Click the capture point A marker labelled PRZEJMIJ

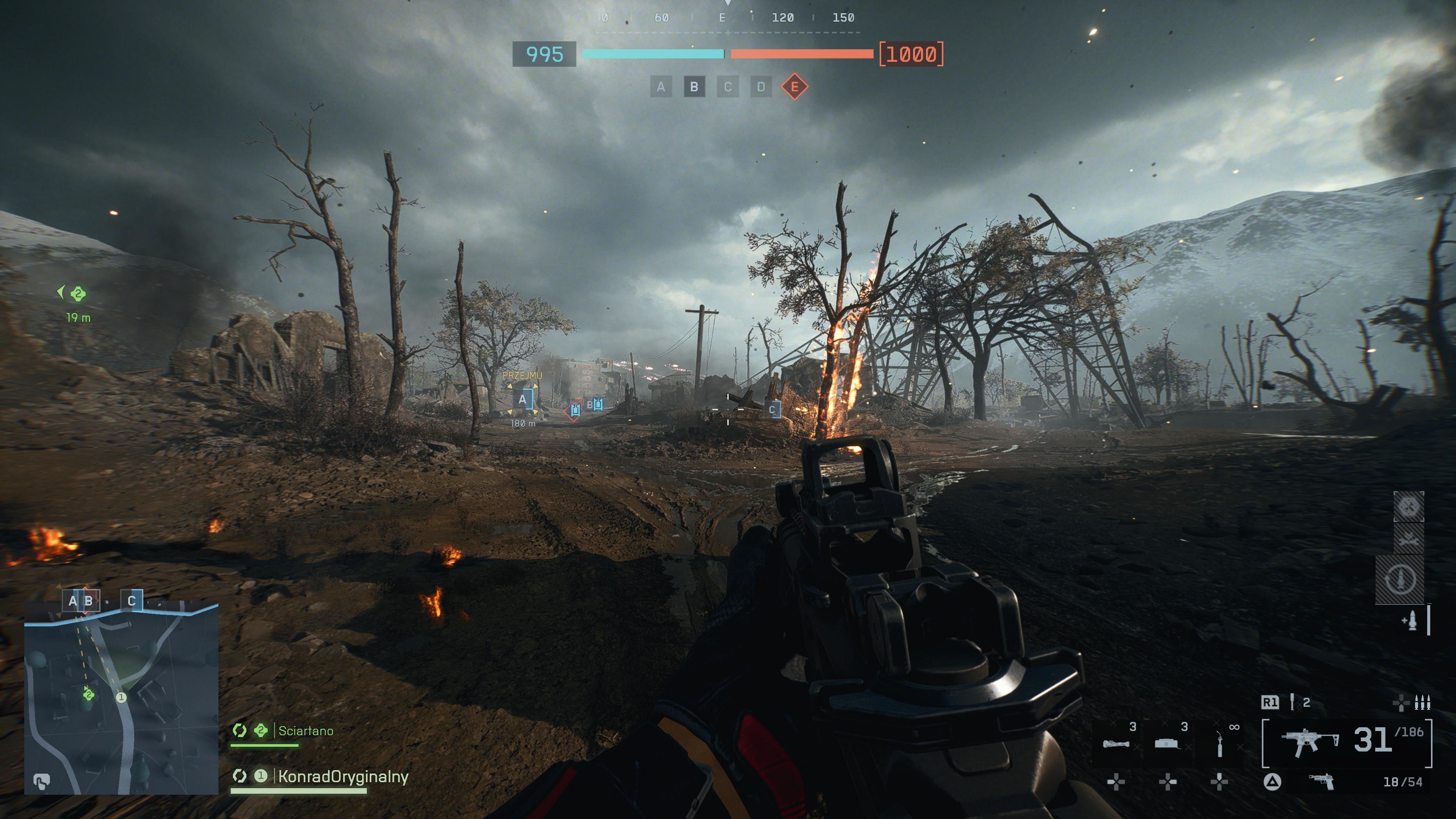pos(523,400)
